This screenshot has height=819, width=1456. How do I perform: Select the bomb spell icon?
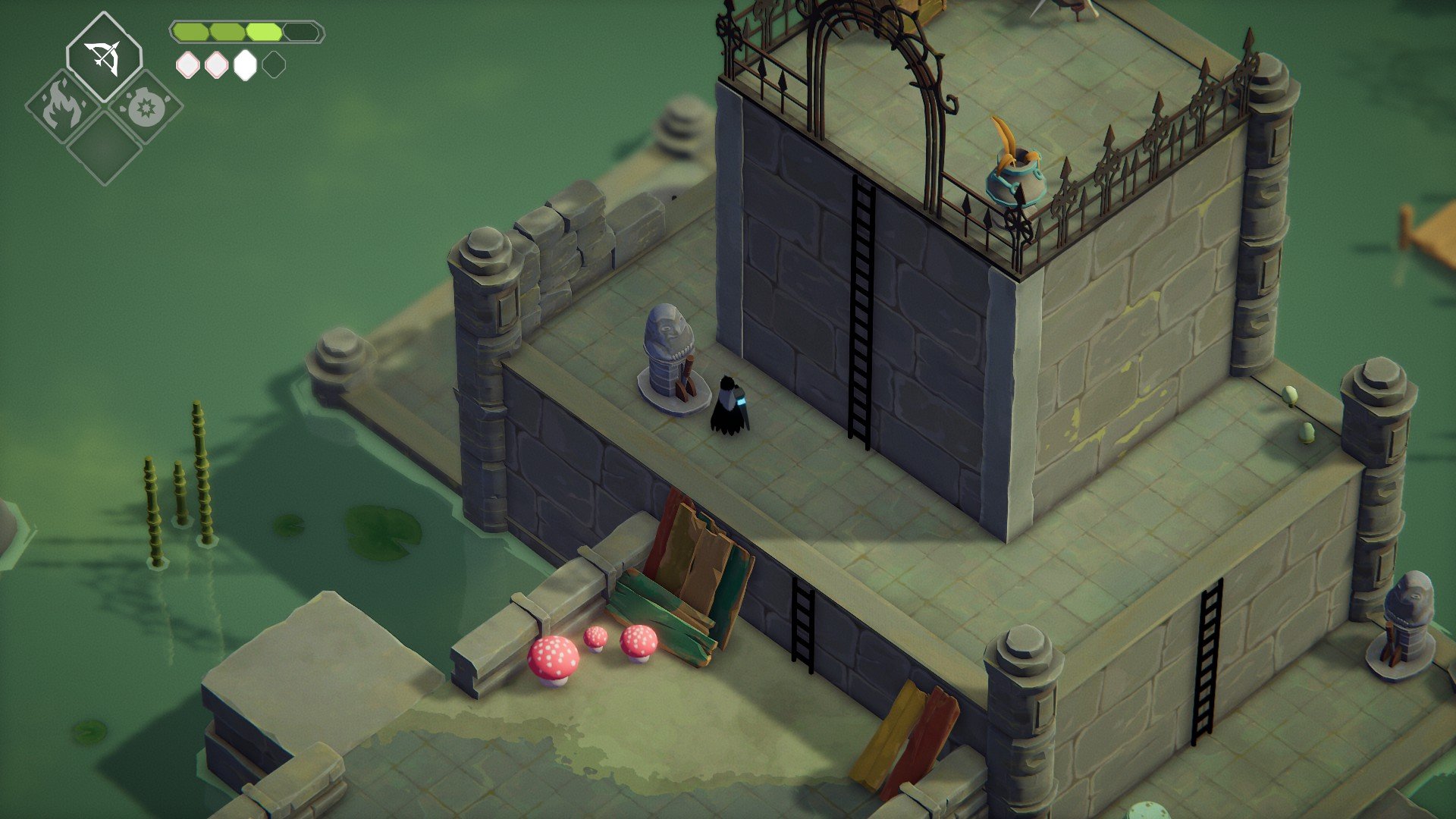point(146,108)
